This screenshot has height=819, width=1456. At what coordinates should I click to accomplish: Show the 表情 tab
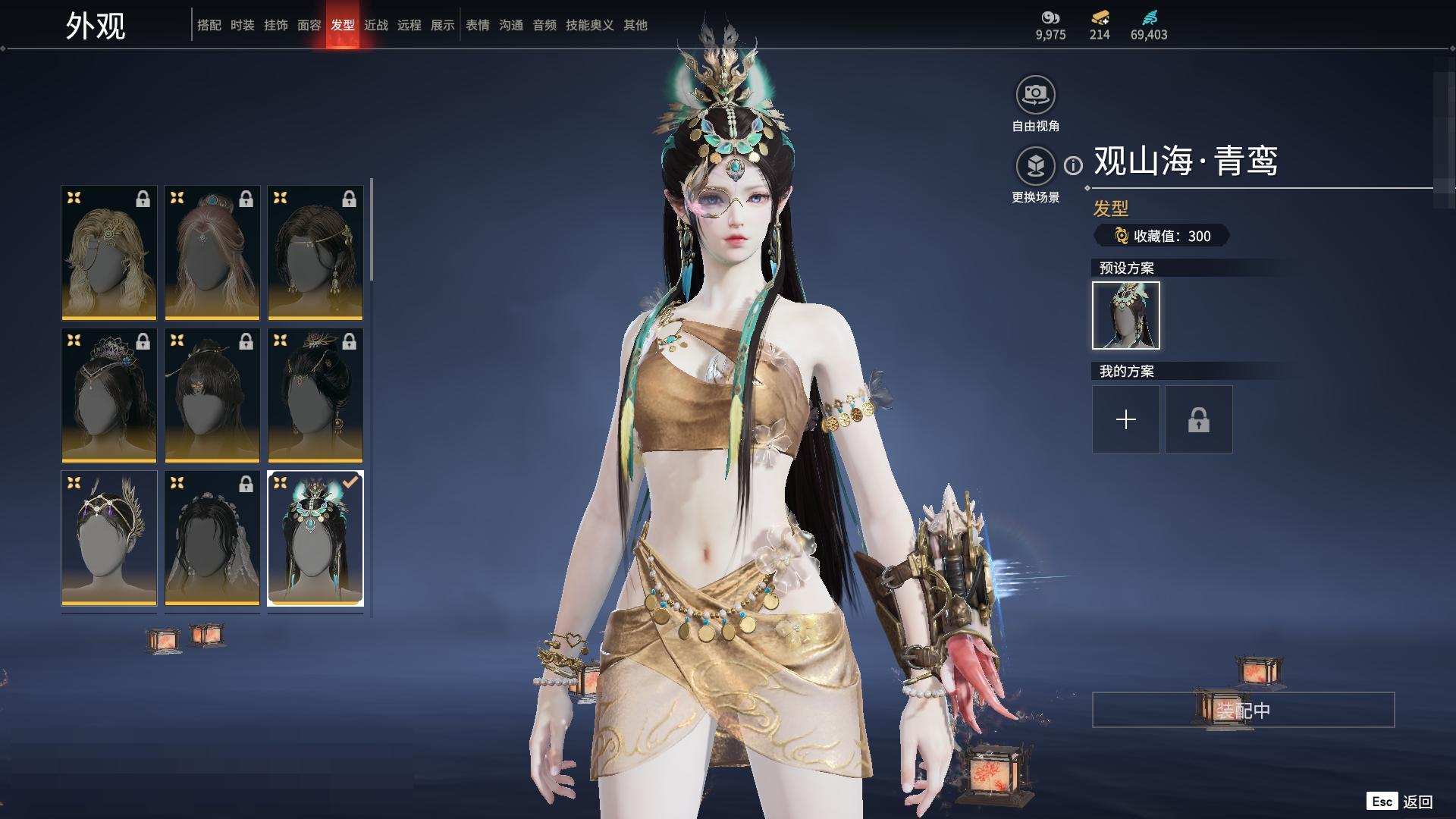[x=478, y=25]
